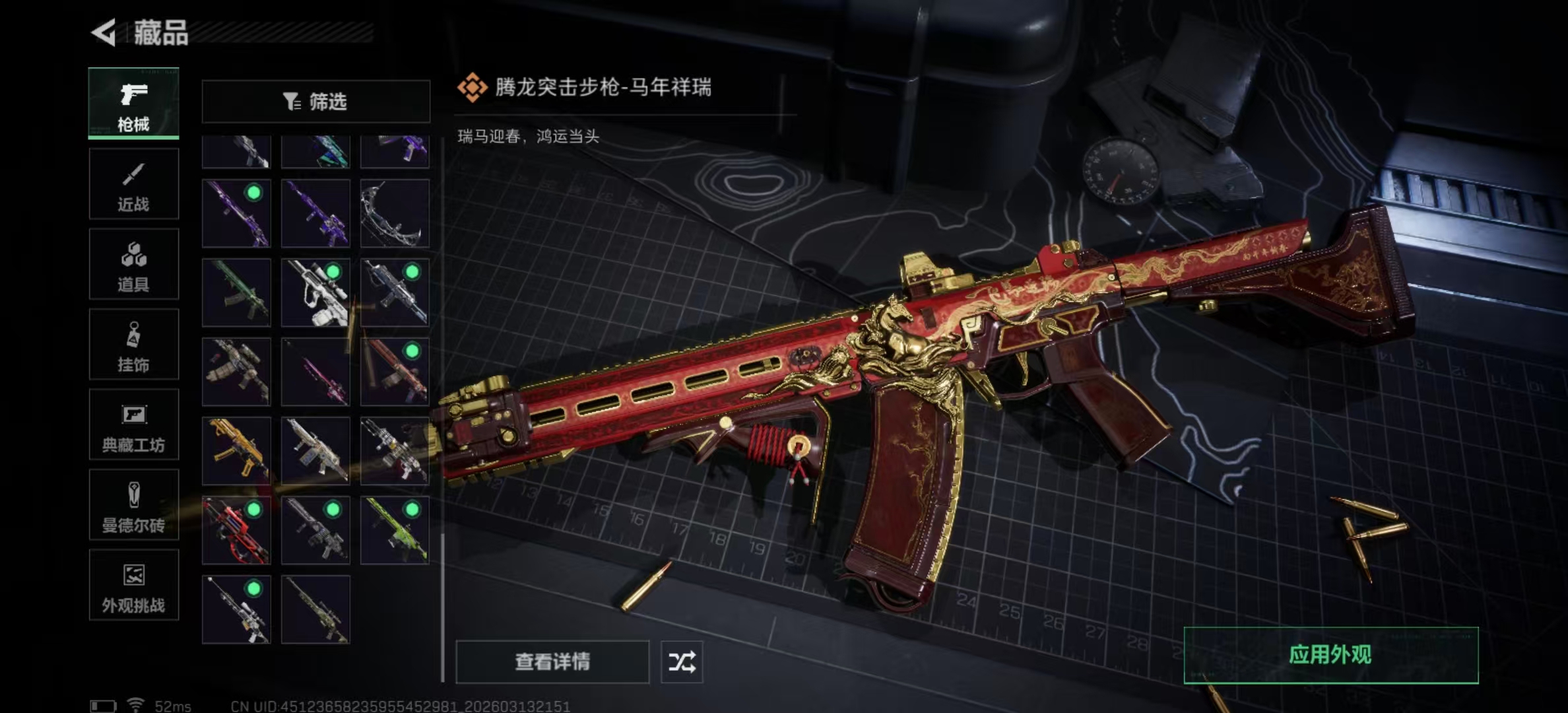Viewport: 1568px width, 713px height.
Task: Switch to the 曼德尔砖 tab
Action: [x=133, y=506]
